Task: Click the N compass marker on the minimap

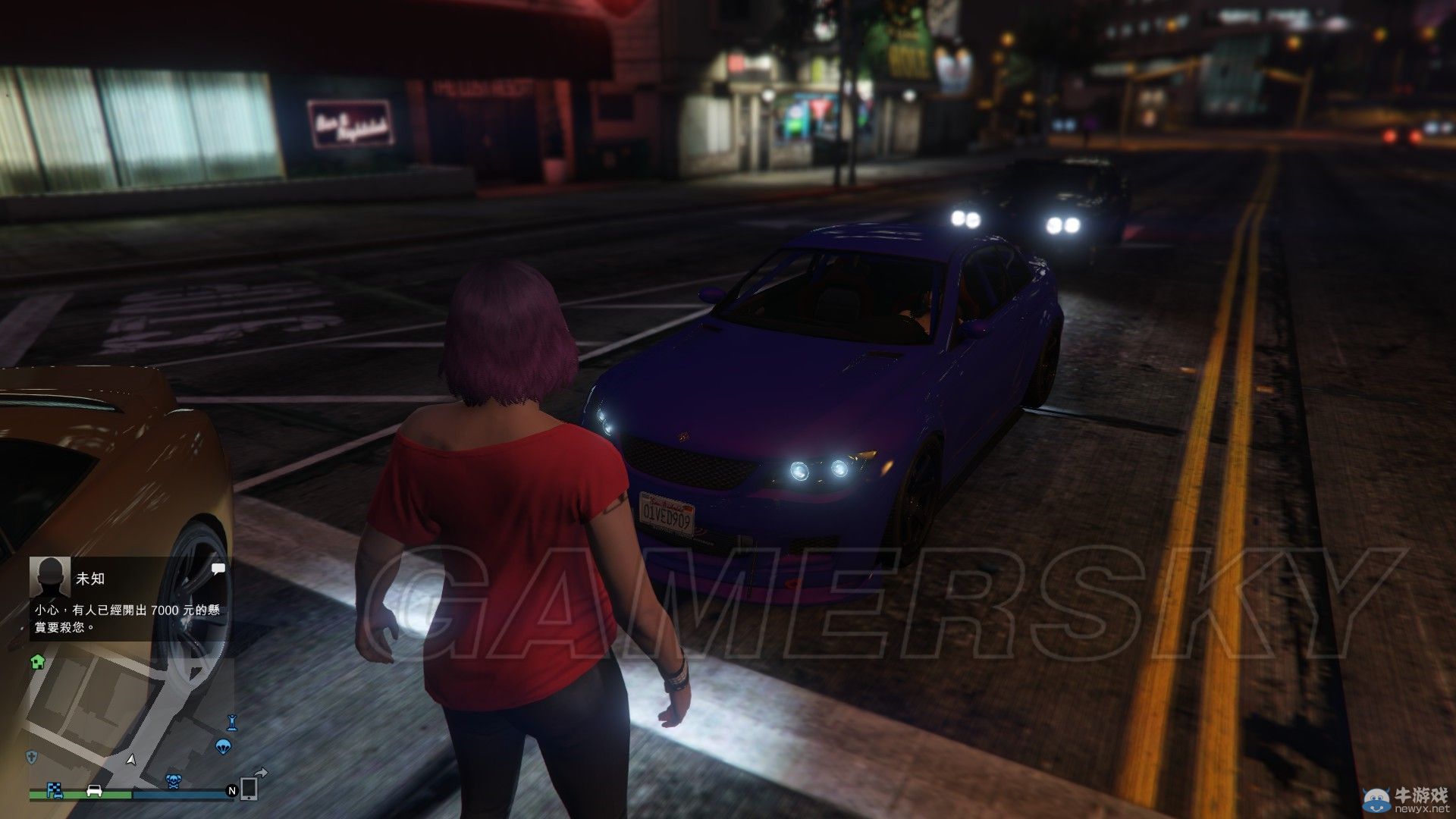Action: coord(232,791)
